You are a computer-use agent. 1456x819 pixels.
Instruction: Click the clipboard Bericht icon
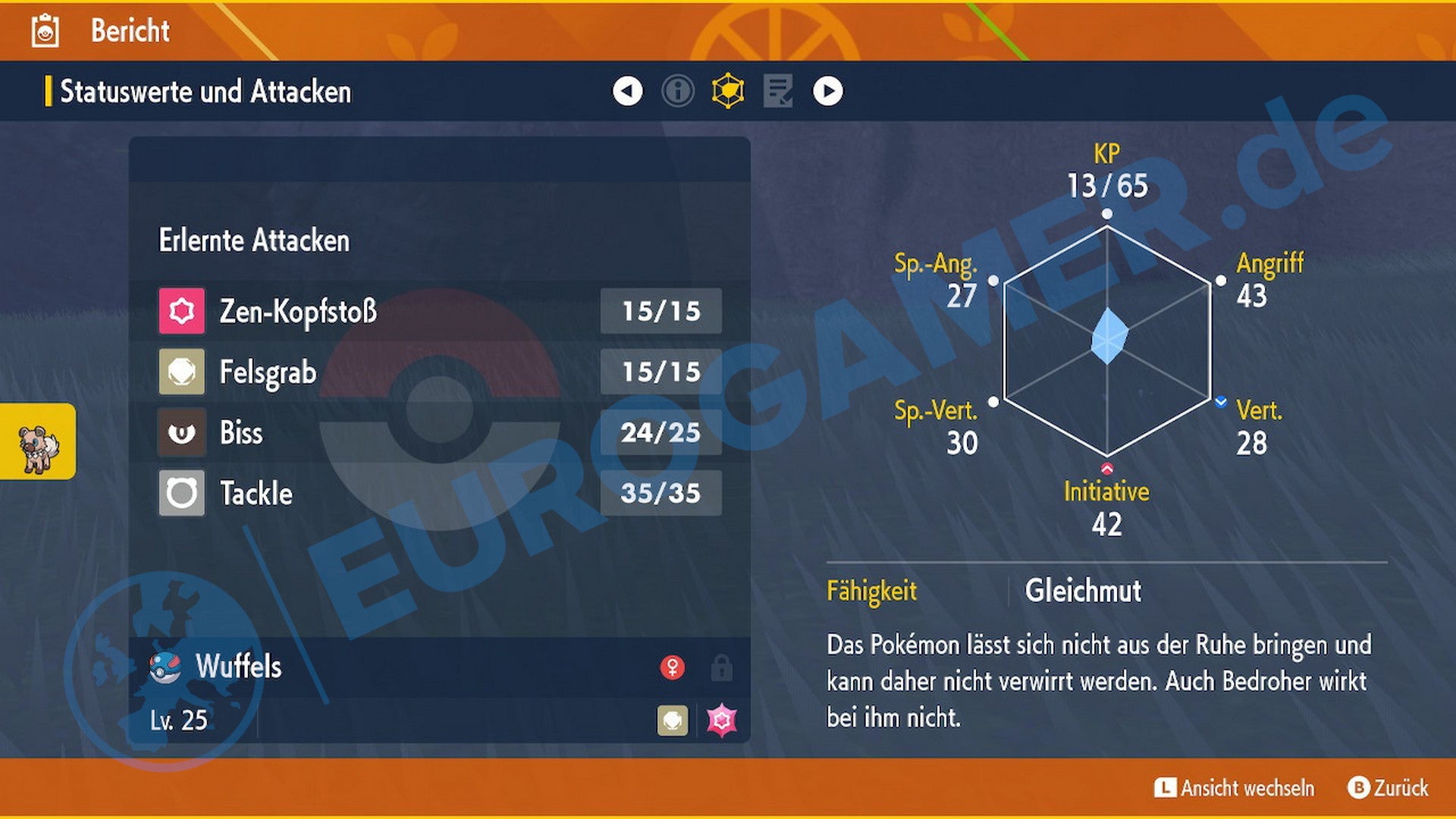click(x=44, y=32)
